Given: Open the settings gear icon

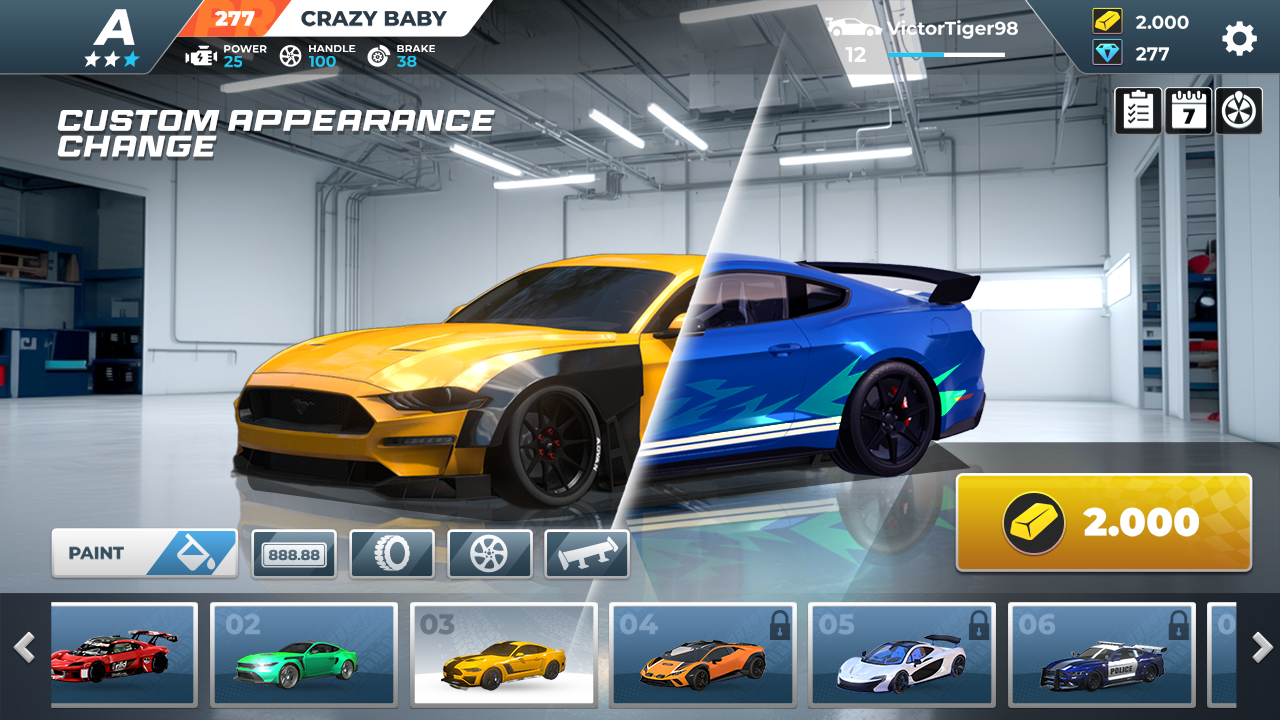Looking at the screenshot, I should pyautogui.click(x=1239, y=38).
